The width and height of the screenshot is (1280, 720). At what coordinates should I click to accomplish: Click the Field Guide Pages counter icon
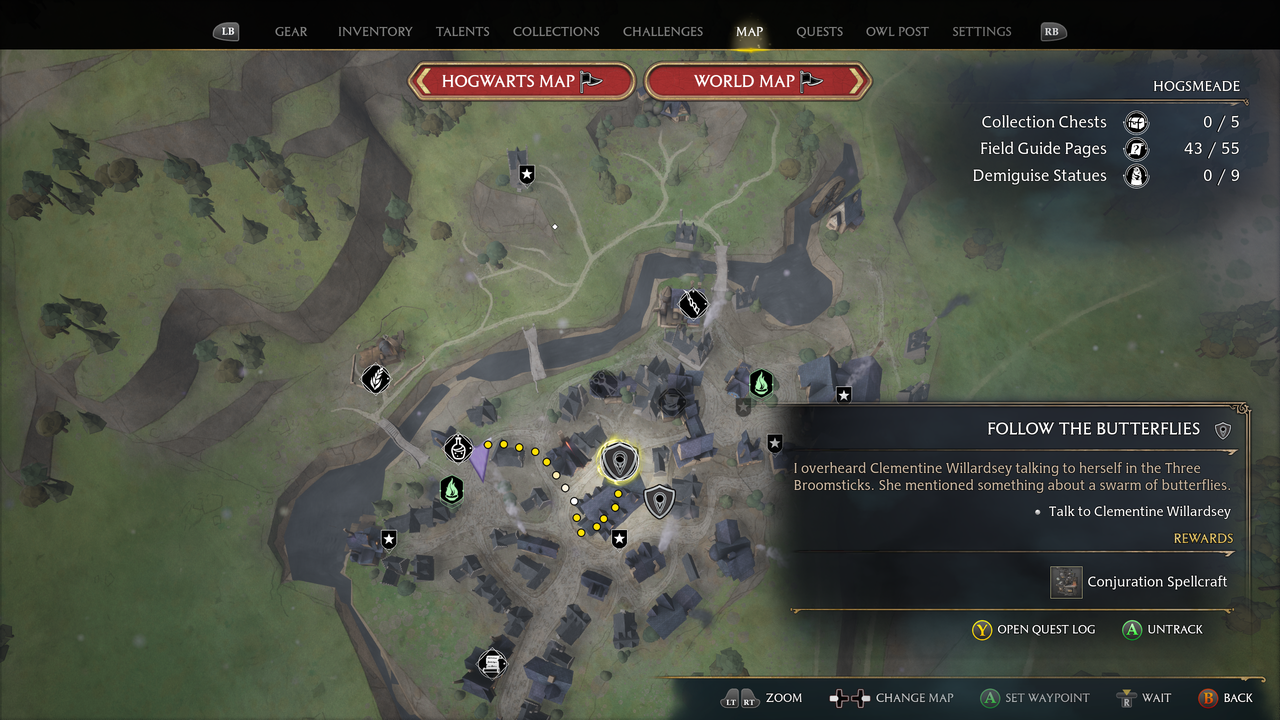pos(1136,148)
